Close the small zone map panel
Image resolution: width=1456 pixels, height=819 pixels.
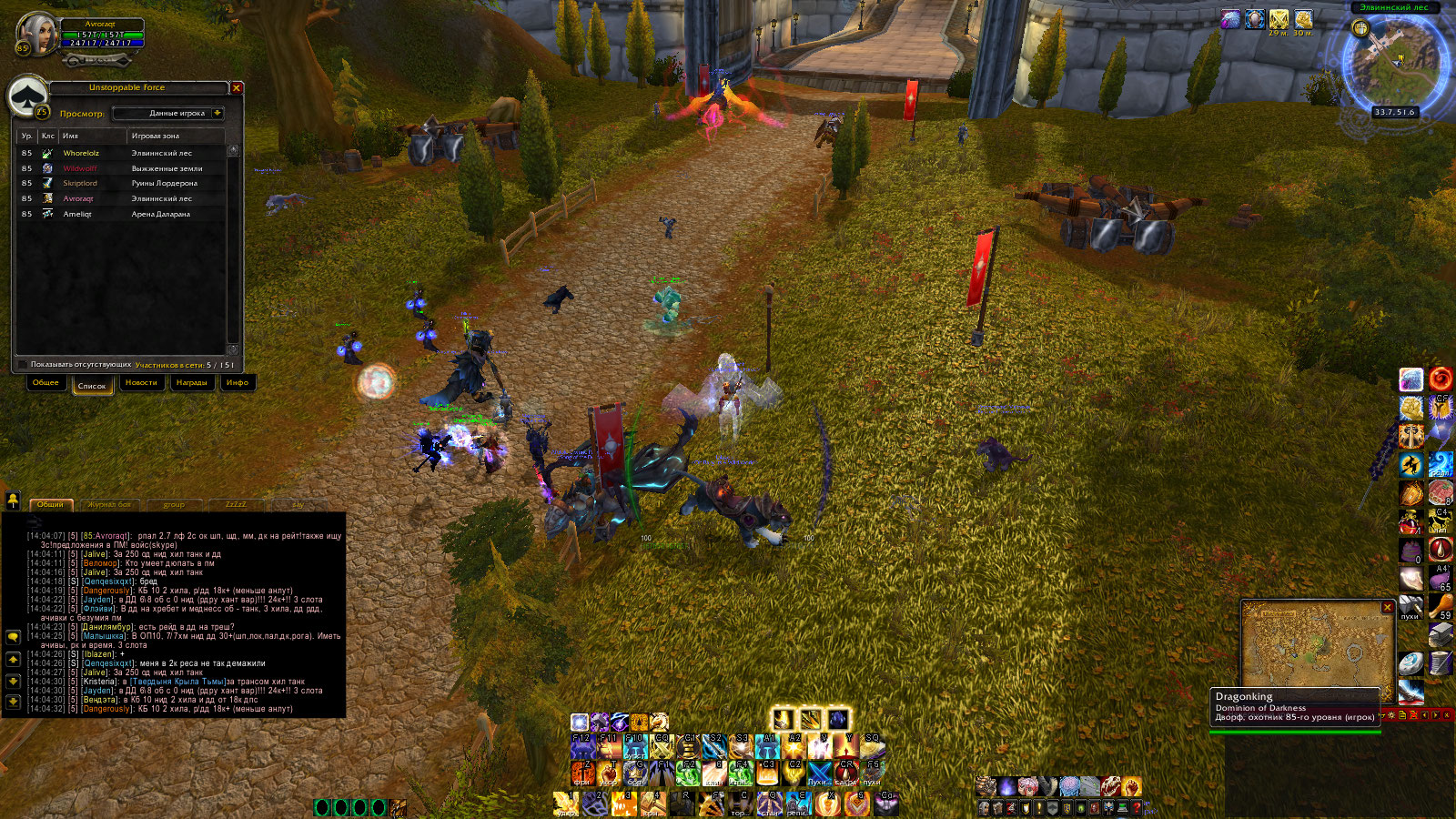[x=1387, y=607]
